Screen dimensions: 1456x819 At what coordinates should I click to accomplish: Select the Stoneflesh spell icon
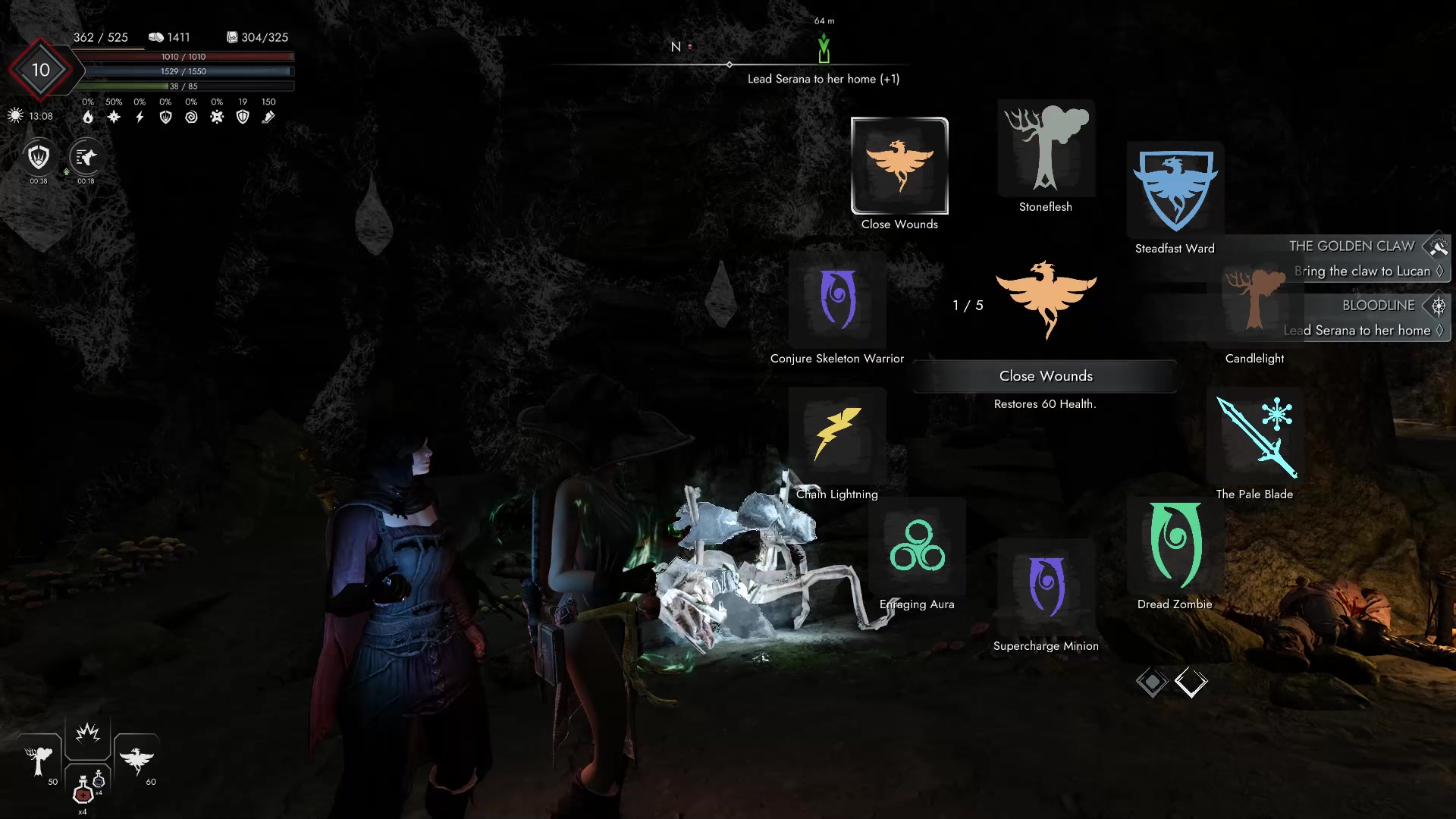[1046, 149]
